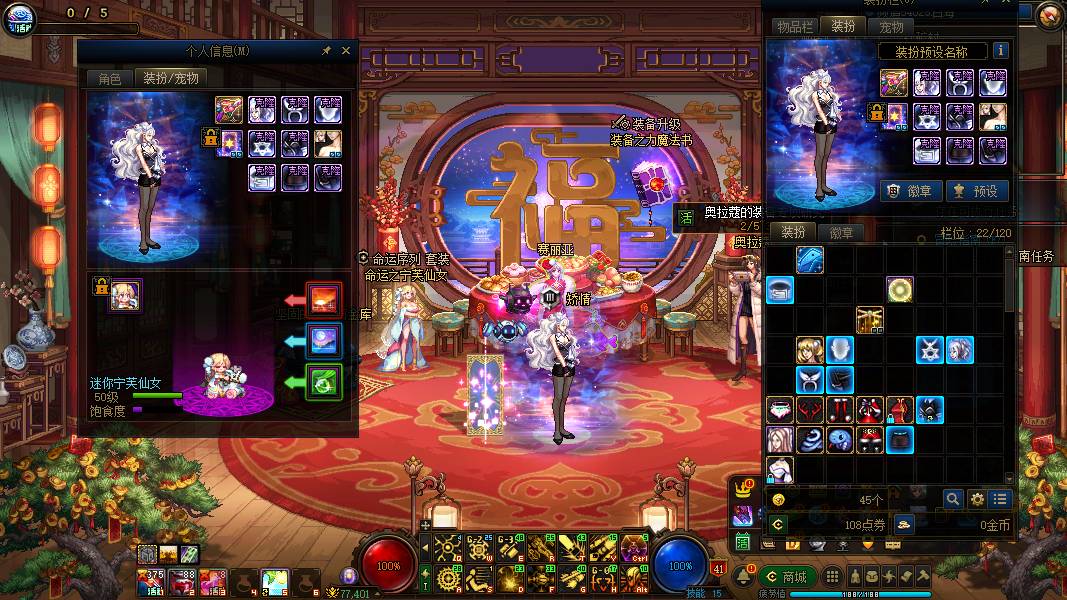Pin the personal info window
The image size is (1067, 600).
tap(326, 51)
